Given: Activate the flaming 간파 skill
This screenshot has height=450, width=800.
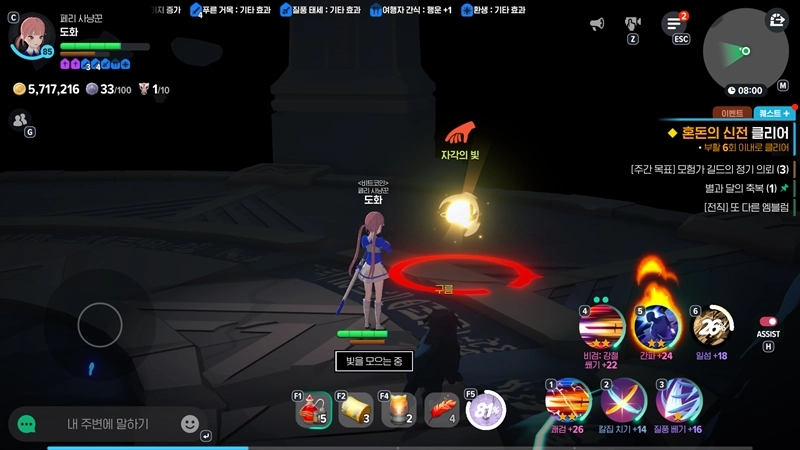Looking at the screenshot, I should [x=656, y=325].
